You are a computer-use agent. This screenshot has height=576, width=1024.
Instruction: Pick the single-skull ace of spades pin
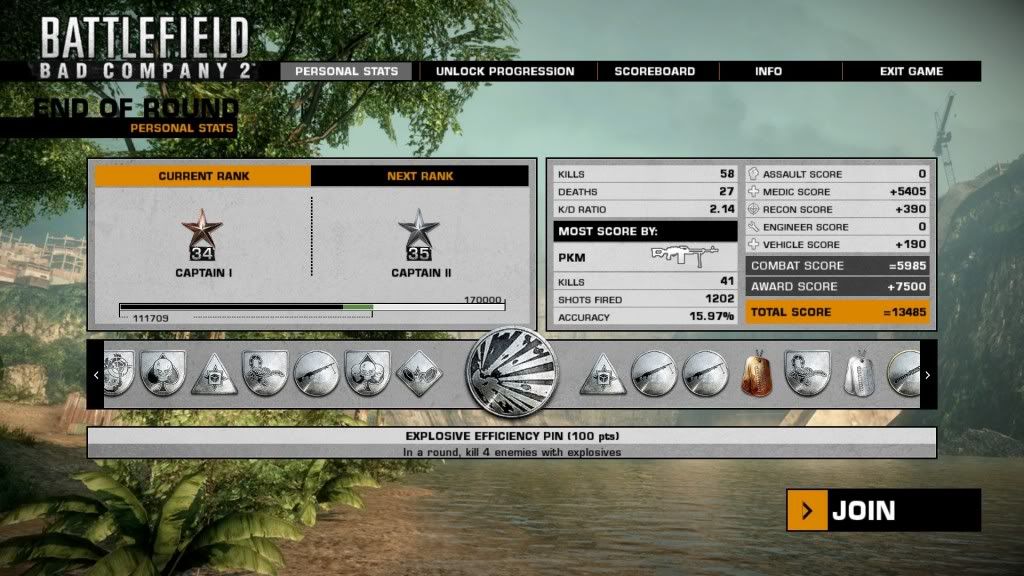(x=163, y=374)
